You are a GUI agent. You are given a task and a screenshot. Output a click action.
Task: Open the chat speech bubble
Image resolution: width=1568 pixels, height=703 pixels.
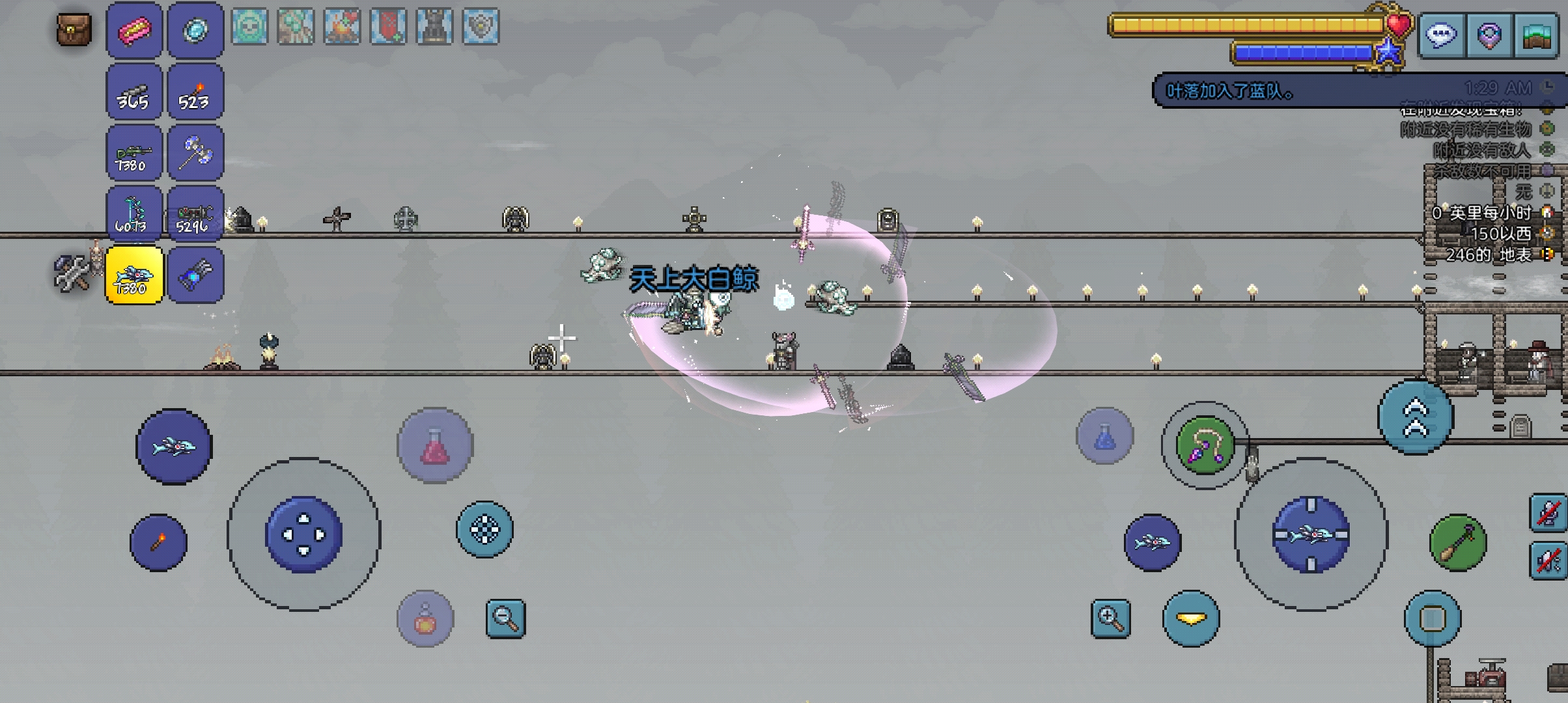(x=1441, y=35)
